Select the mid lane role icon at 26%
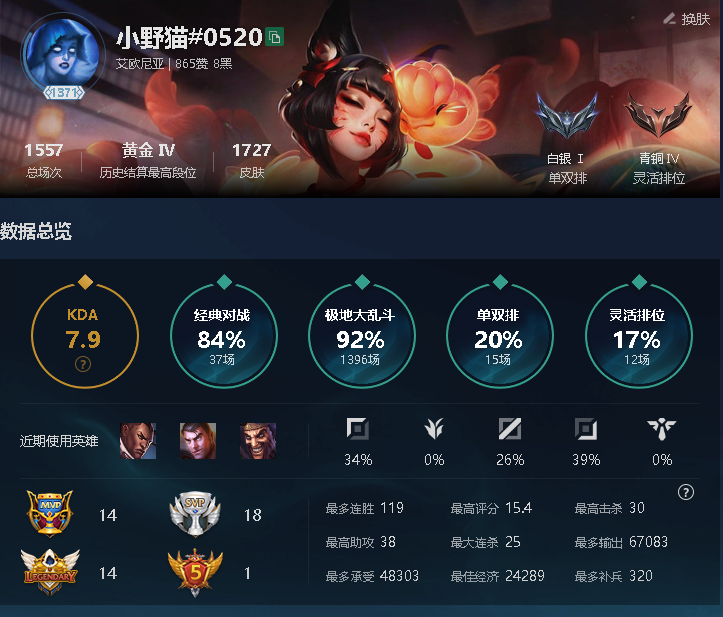The width and height of the screenshot is (723, 617). [509, 430]
